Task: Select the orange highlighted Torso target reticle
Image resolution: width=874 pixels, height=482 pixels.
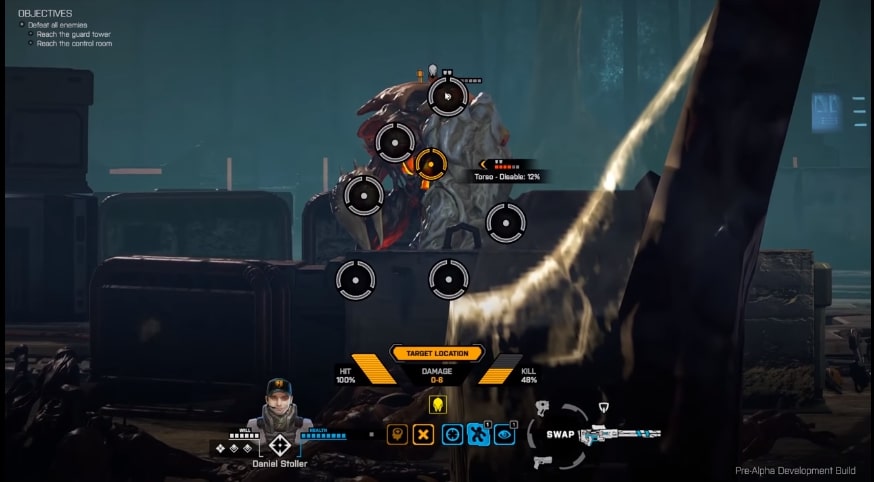Action: point(430,164)
